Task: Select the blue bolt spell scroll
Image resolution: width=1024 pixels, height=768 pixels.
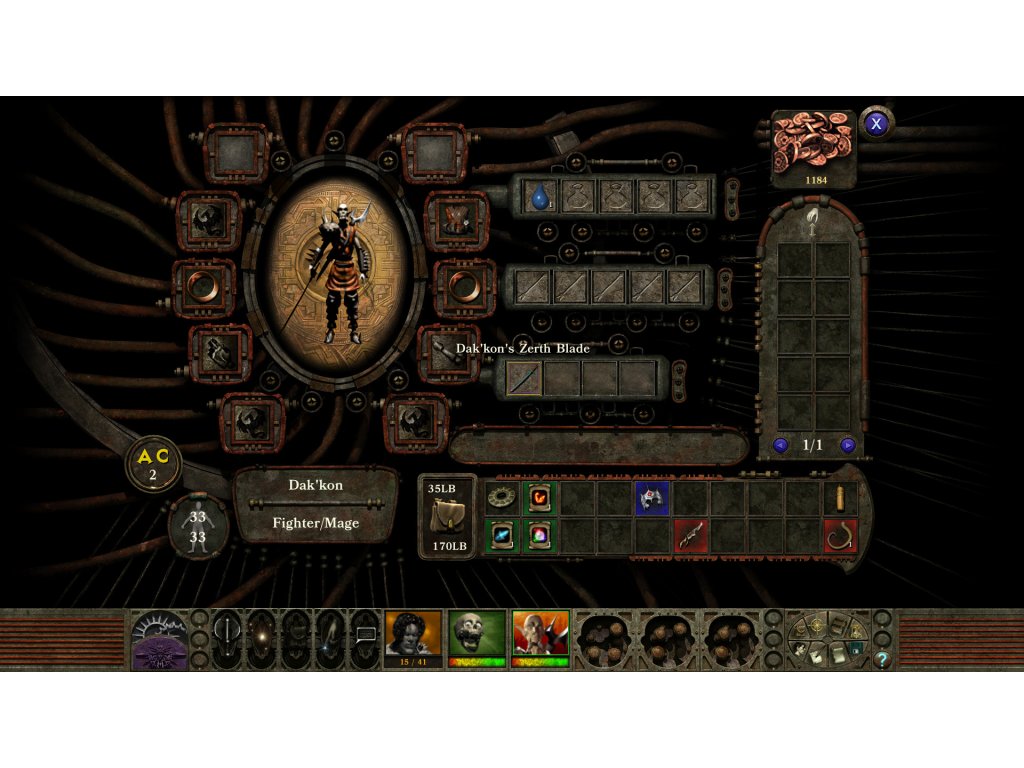Action: [x=503, y=535]
